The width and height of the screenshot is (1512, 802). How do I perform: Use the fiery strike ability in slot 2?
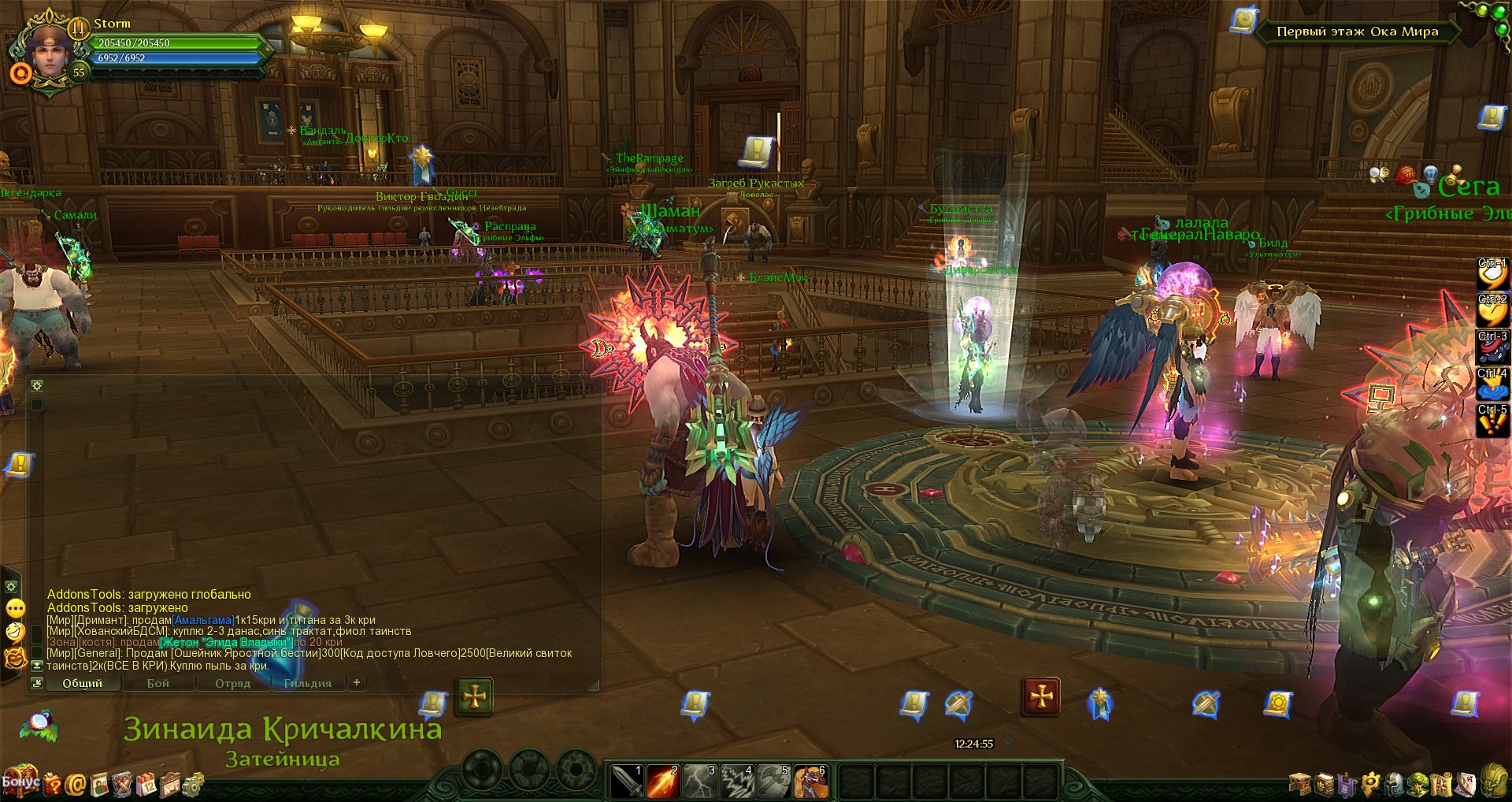coord(663,782)
